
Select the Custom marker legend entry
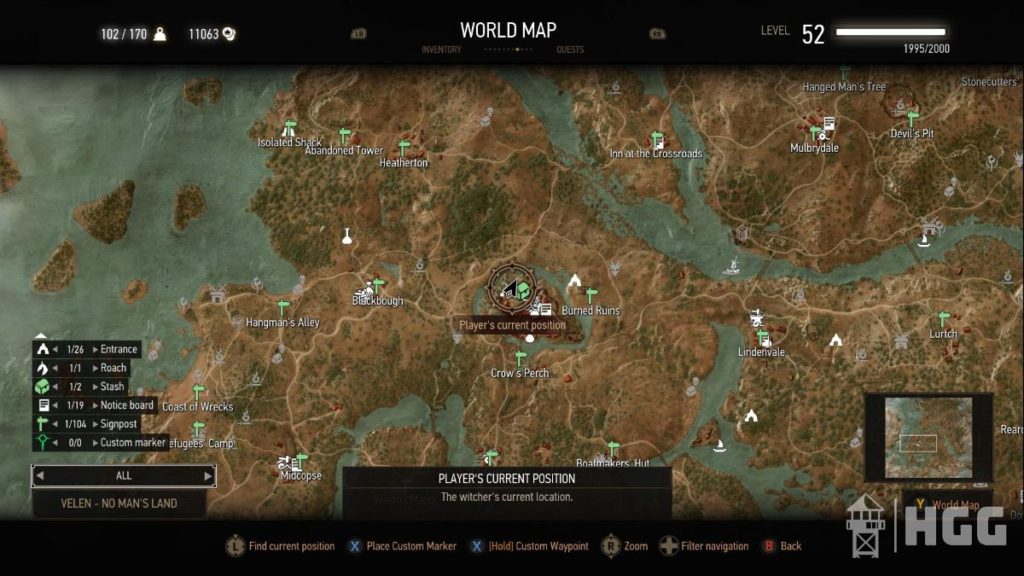pos(99,442)
